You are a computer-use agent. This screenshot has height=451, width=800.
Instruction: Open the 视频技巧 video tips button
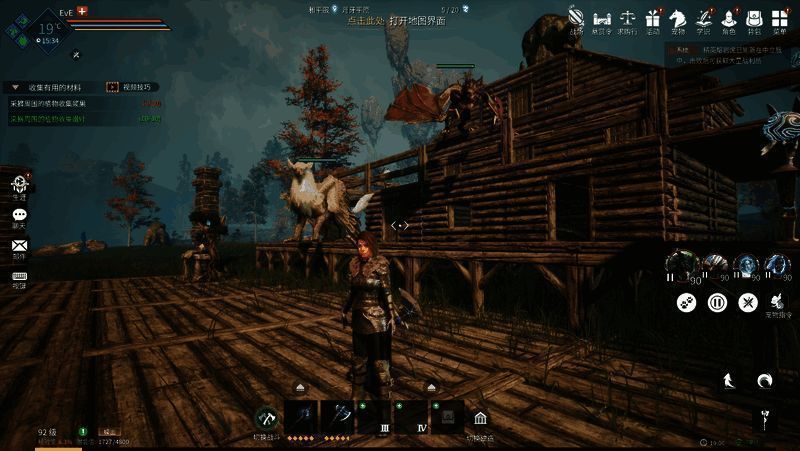[126, 87]
